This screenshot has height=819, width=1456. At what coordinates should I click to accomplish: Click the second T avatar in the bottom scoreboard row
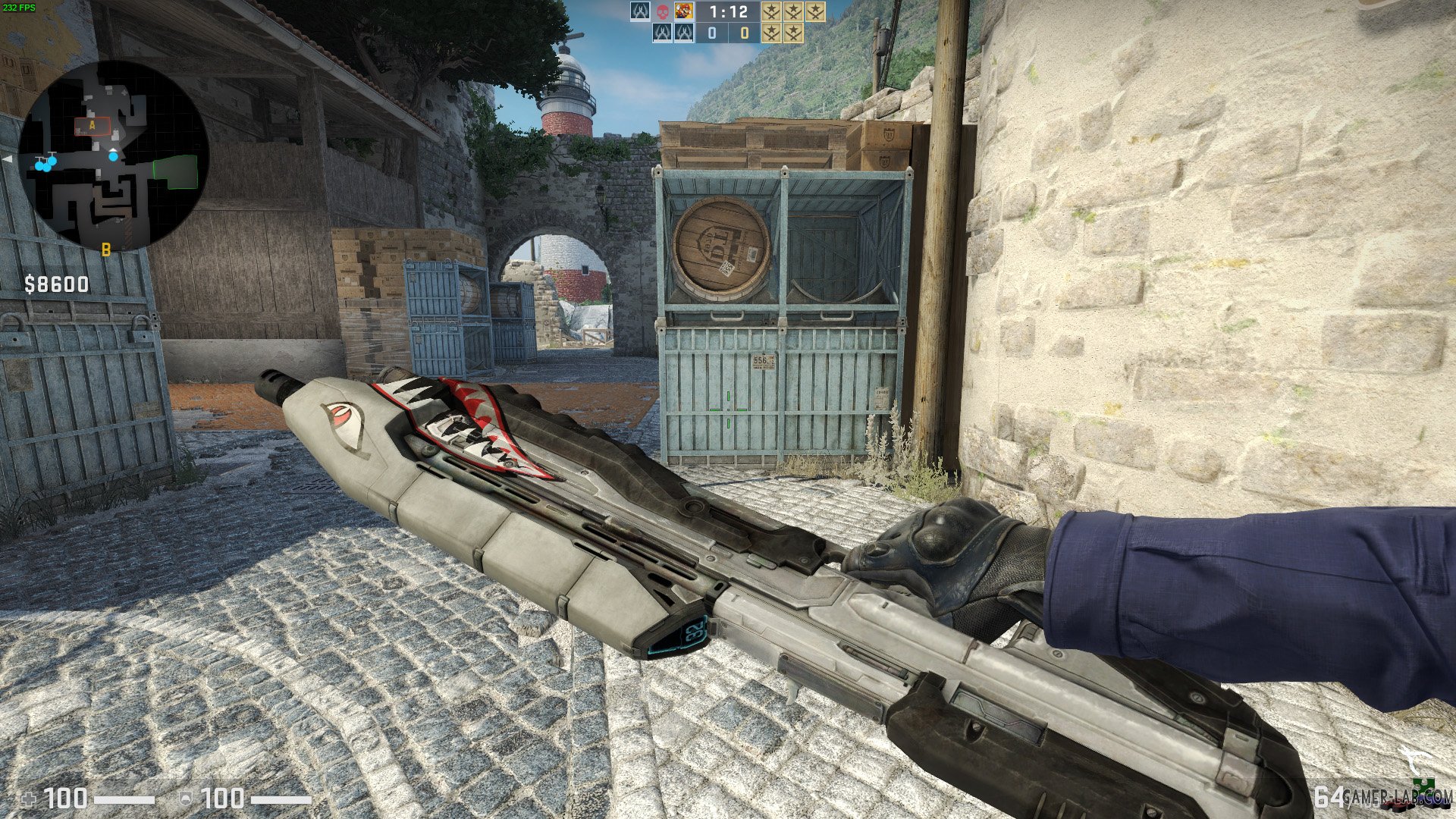[684, 33]
